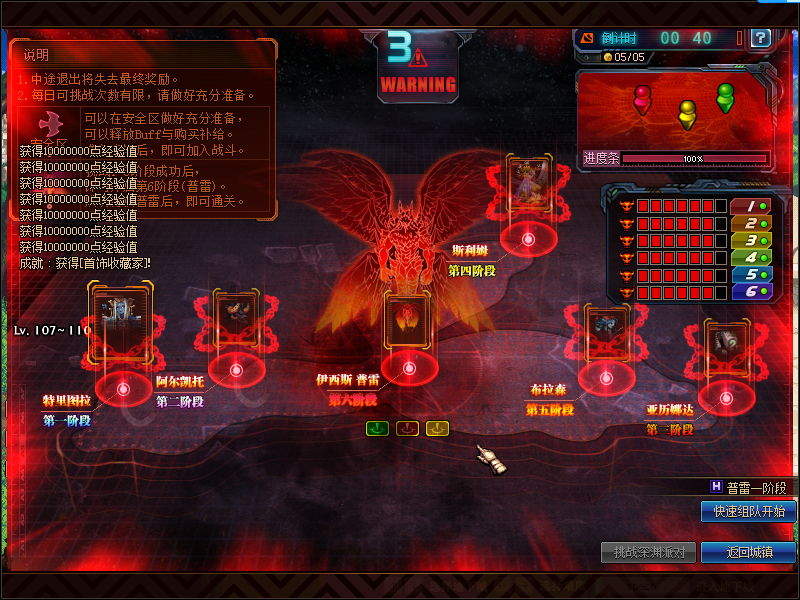800x600 pixels.
Task: Click the 快速组队开始 quick party button
Action: click(x=748, y=511)
